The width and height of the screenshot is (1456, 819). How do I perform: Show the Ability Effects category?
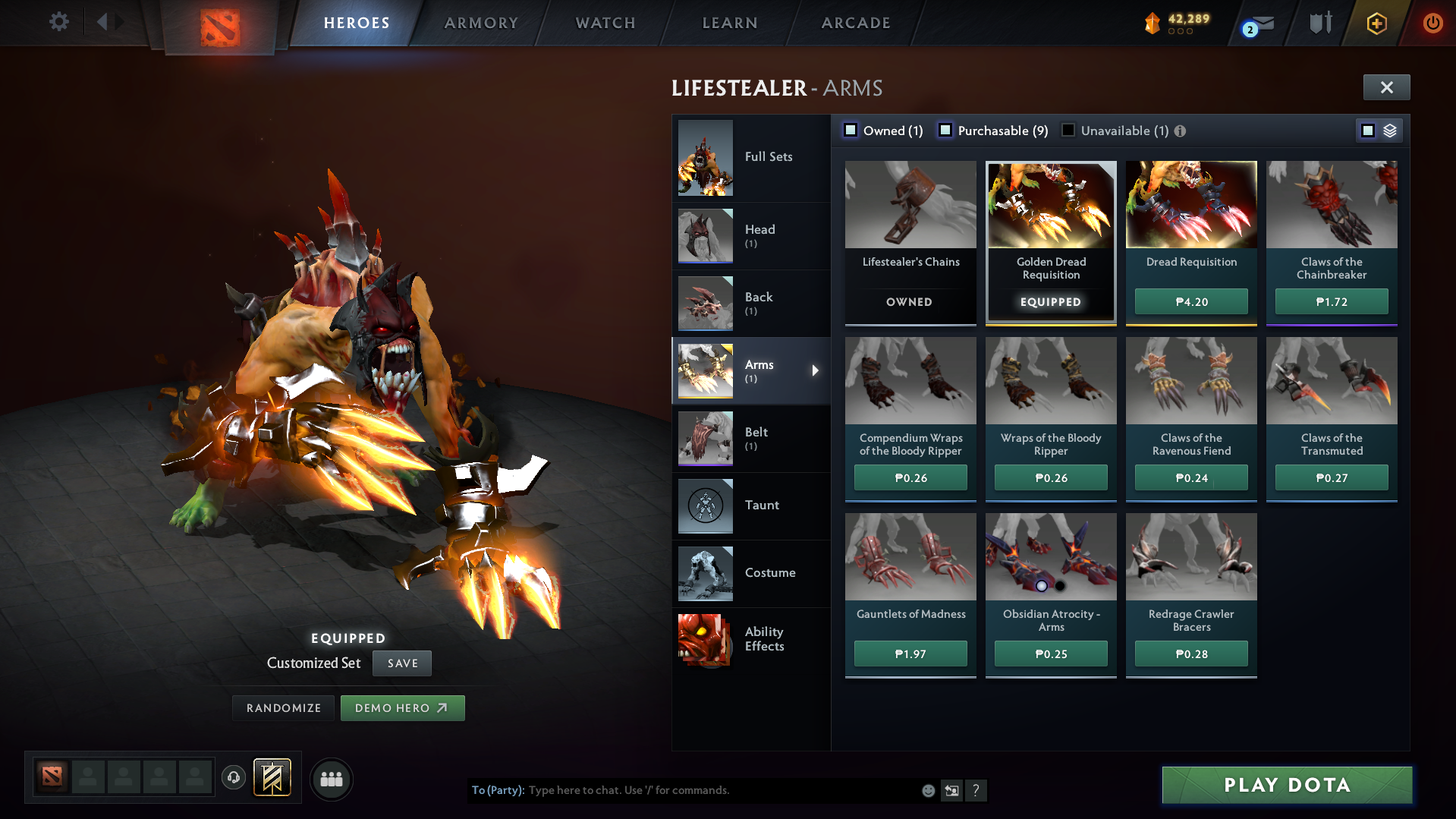(x=751, y=639)
